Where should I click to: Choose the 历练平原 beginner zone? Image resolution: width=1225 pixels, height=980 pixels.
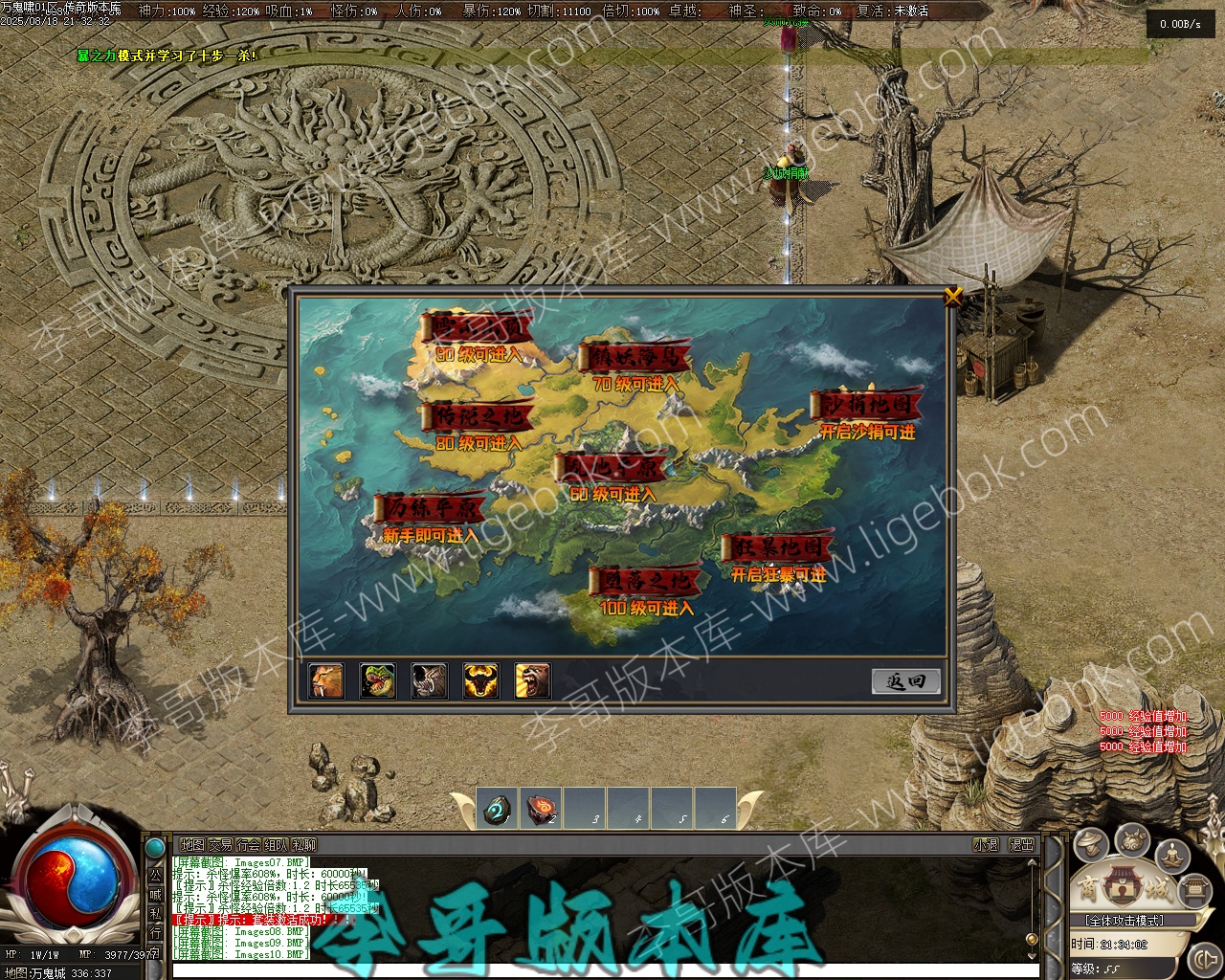pyautogui.click(x=430, y=509)
